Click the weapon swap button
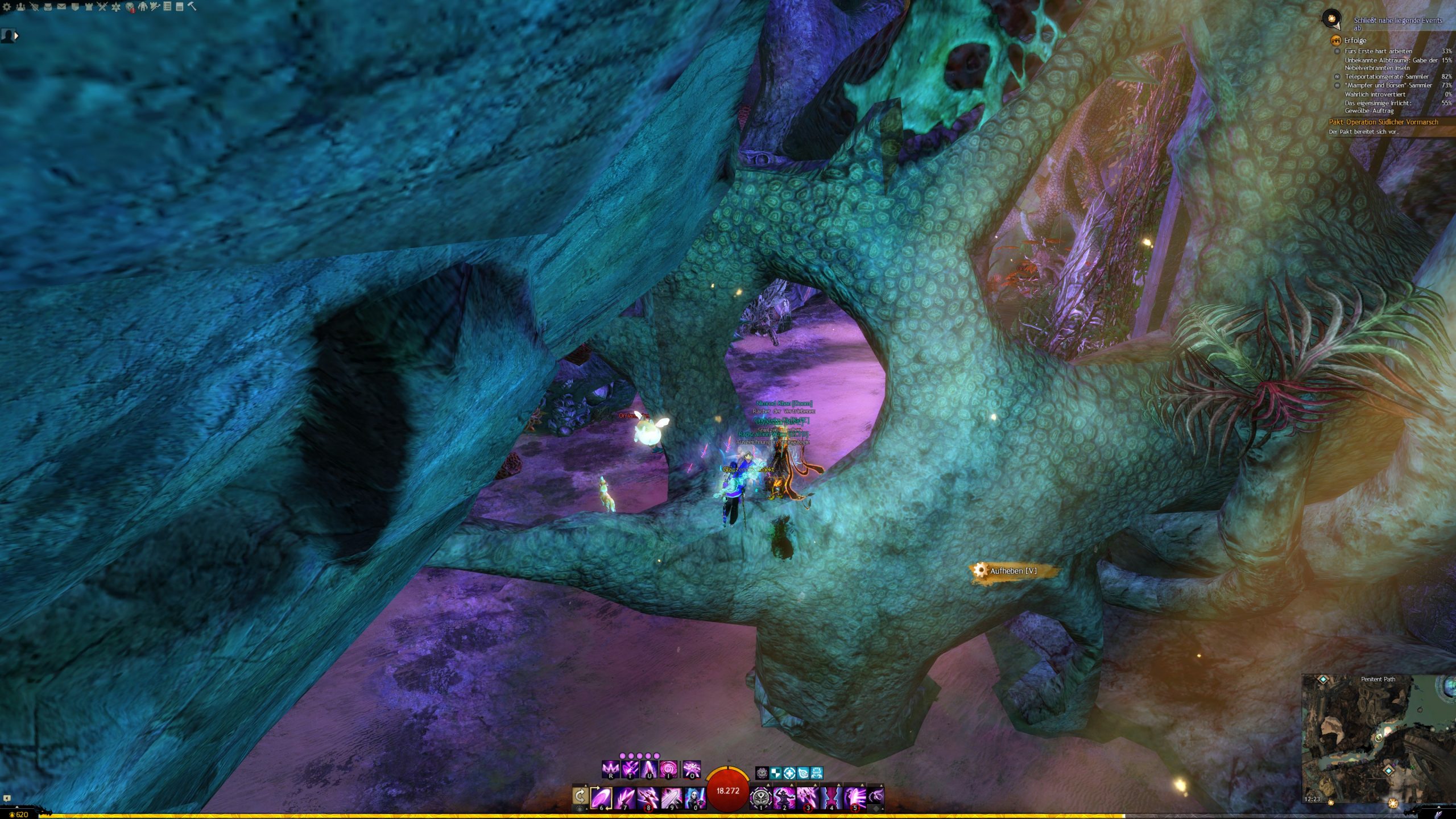This screenshot has width=1456, height=819. [580, 796]
